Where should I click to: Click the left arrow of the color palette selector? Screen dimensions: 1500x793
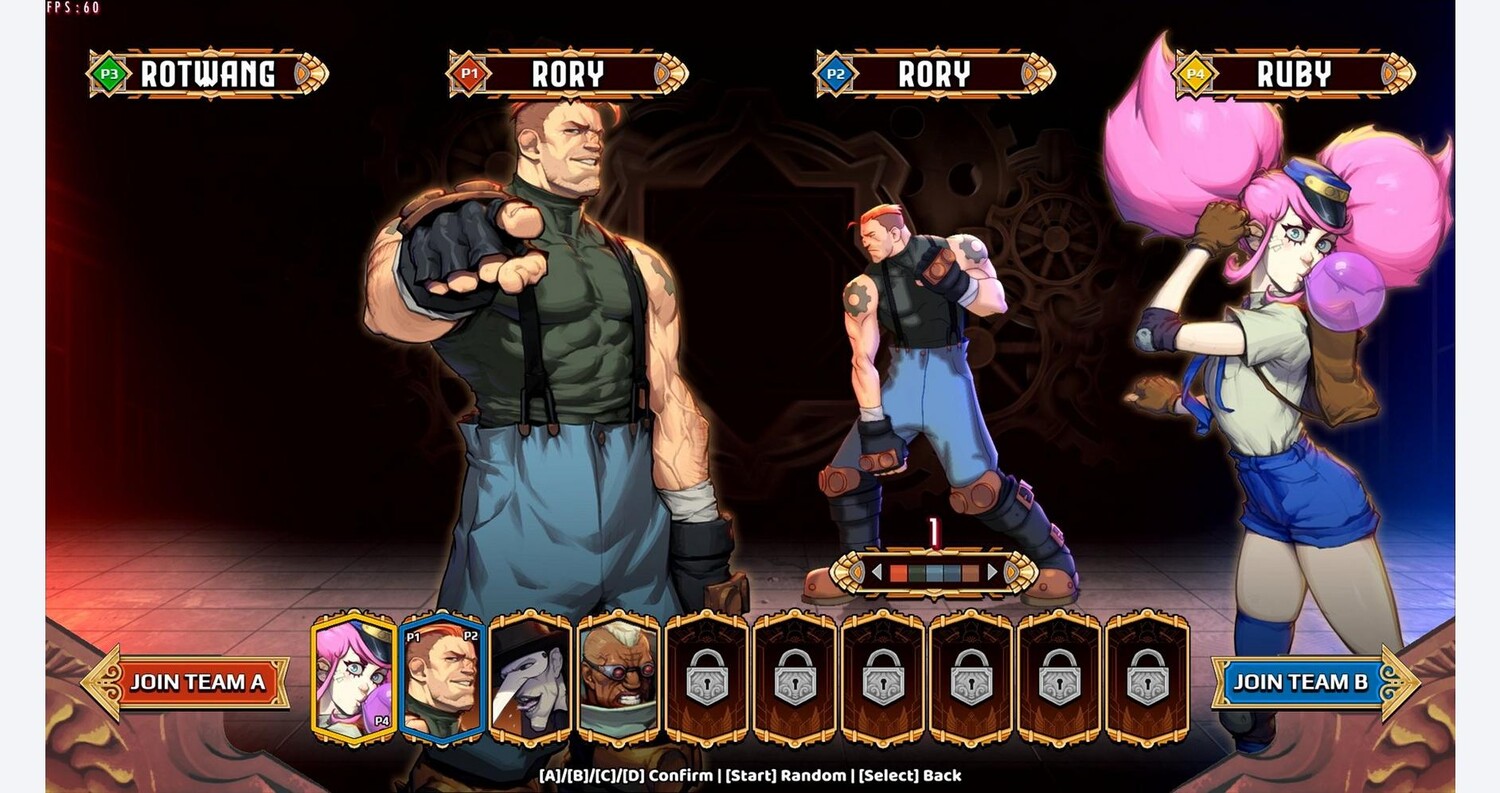pyautogui.click(x=877, y=573)
